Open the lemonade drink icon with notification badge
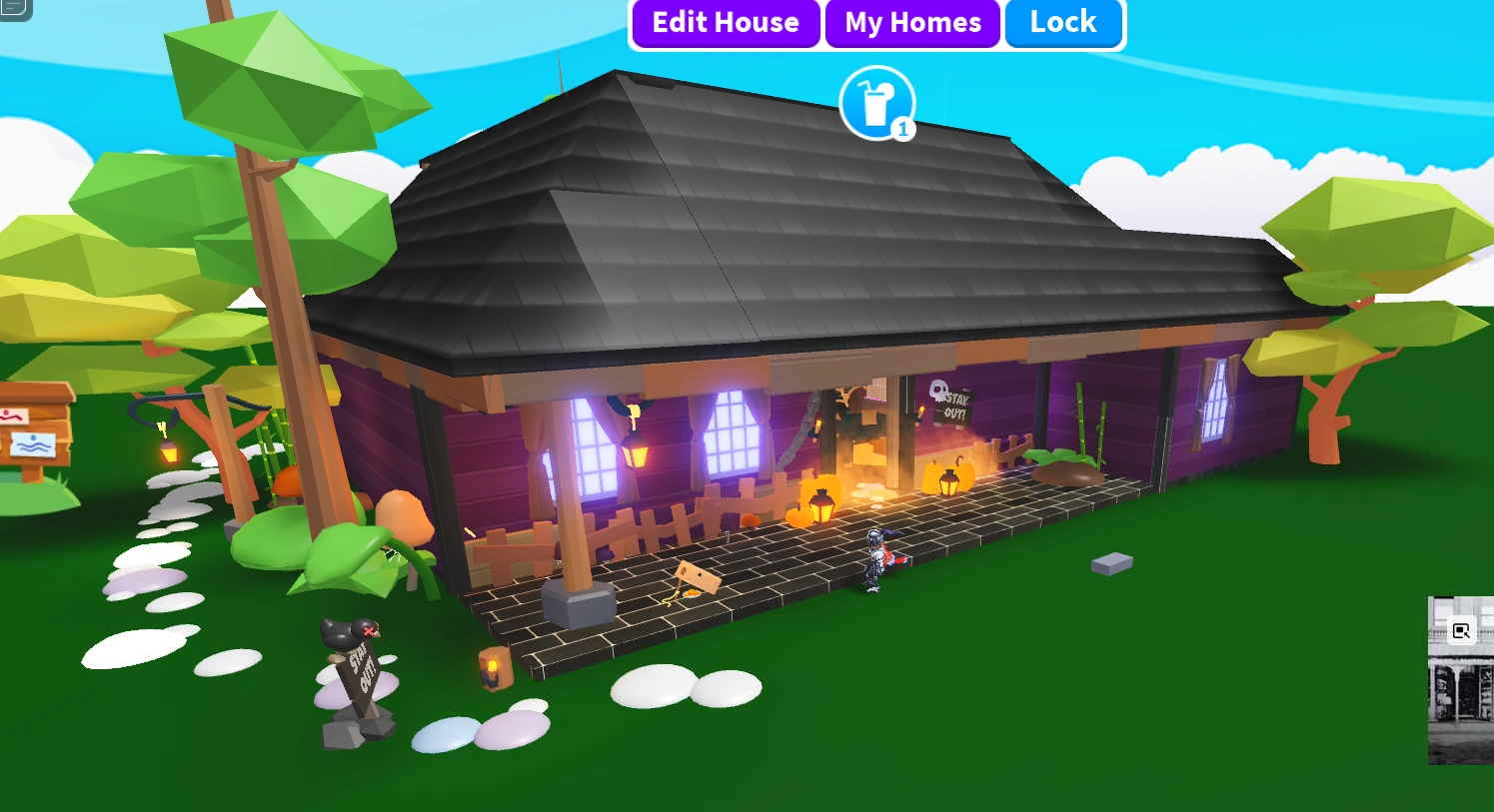1494x812 pixels. click(876, 100)
